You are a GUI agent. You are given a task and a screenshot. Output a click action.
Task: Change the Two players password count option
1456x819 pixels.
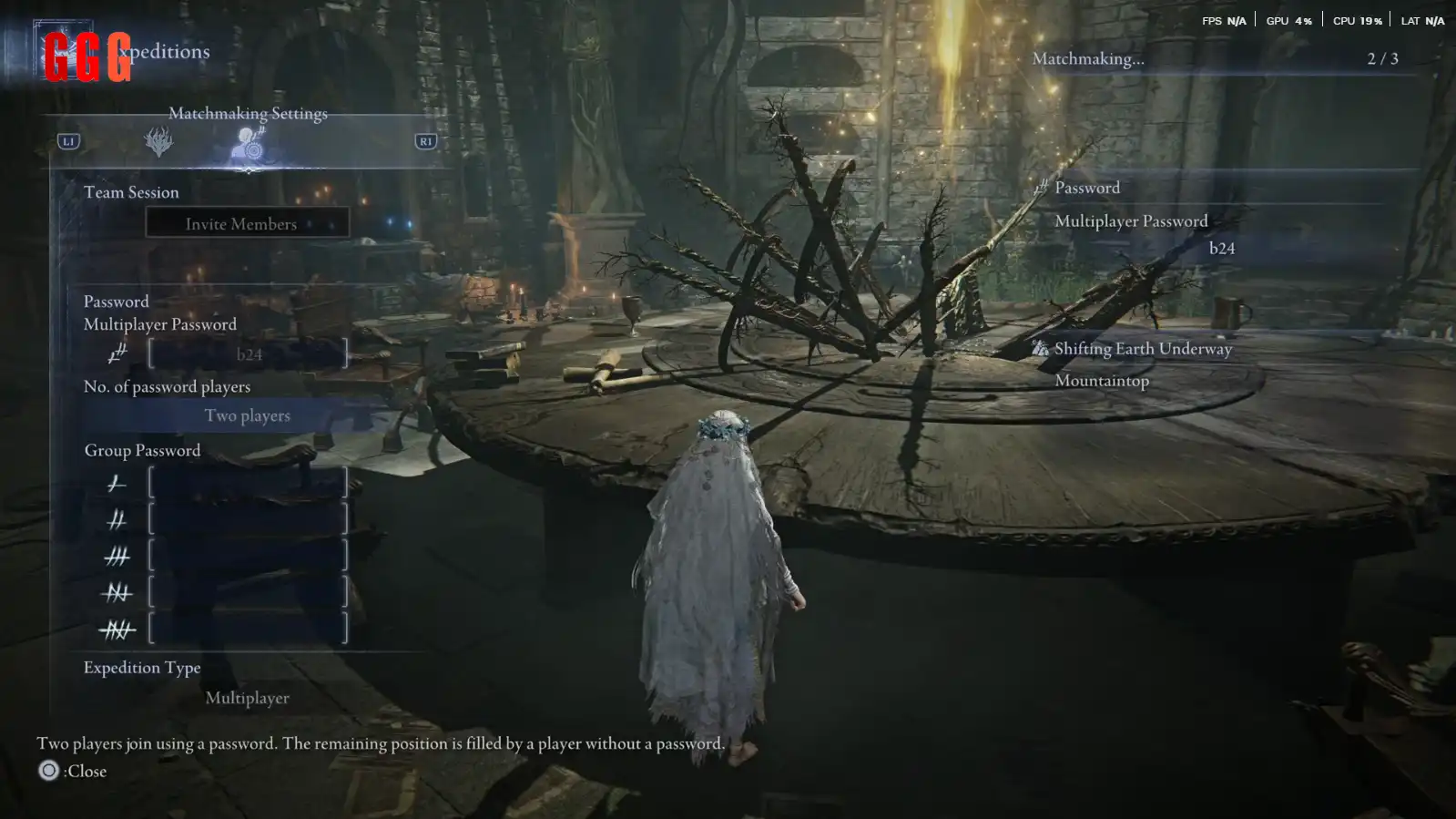point(247,416)
